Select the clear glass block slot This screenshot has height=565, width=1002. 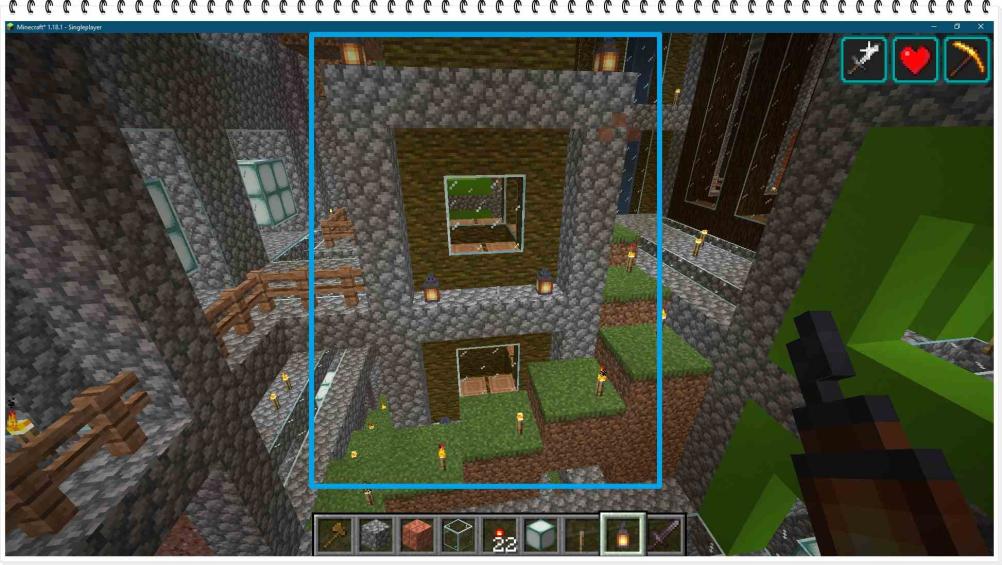(x=458, y=536)
